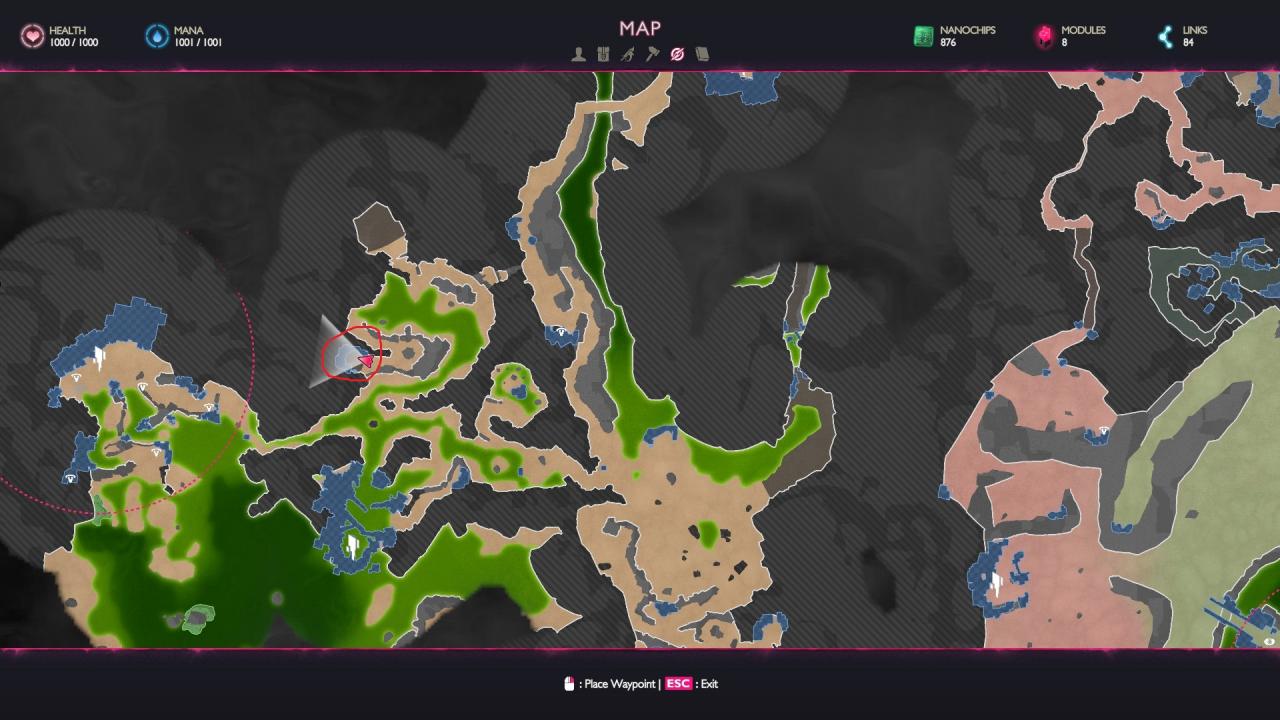Click the red player arrow marker
Image resolution: width=1280 pixels, height=720 pixels.
coord(365,360)
